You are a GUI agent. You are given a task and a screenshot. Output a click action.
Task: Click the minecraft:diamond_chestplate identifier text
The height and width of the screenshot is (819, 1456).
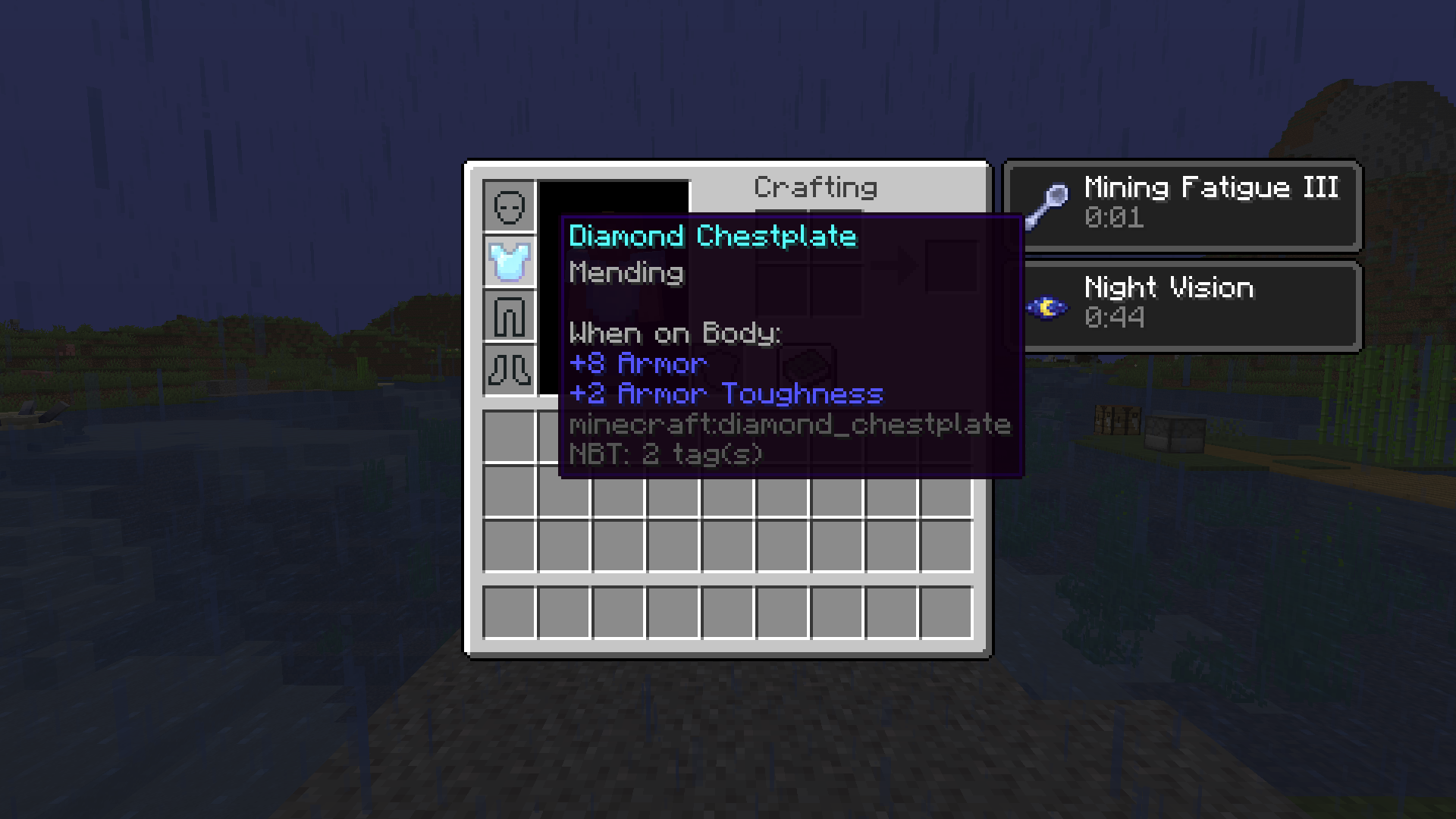click(x=789, y=425)
